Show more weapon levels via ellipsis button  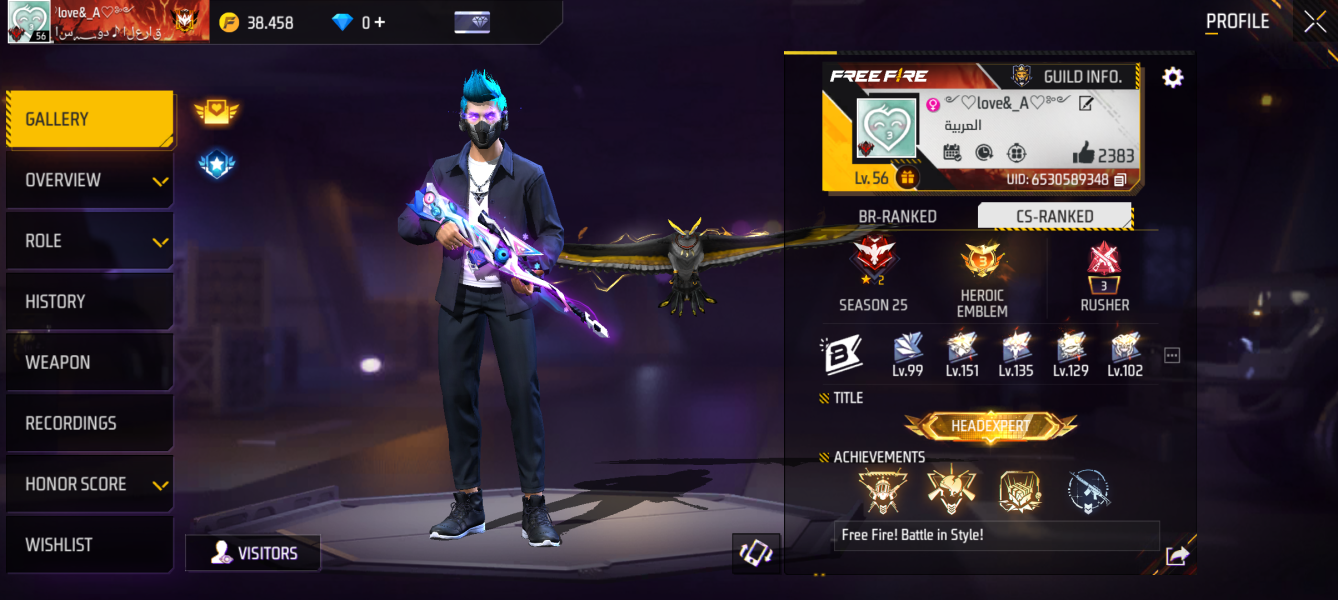click(1172, 355)
